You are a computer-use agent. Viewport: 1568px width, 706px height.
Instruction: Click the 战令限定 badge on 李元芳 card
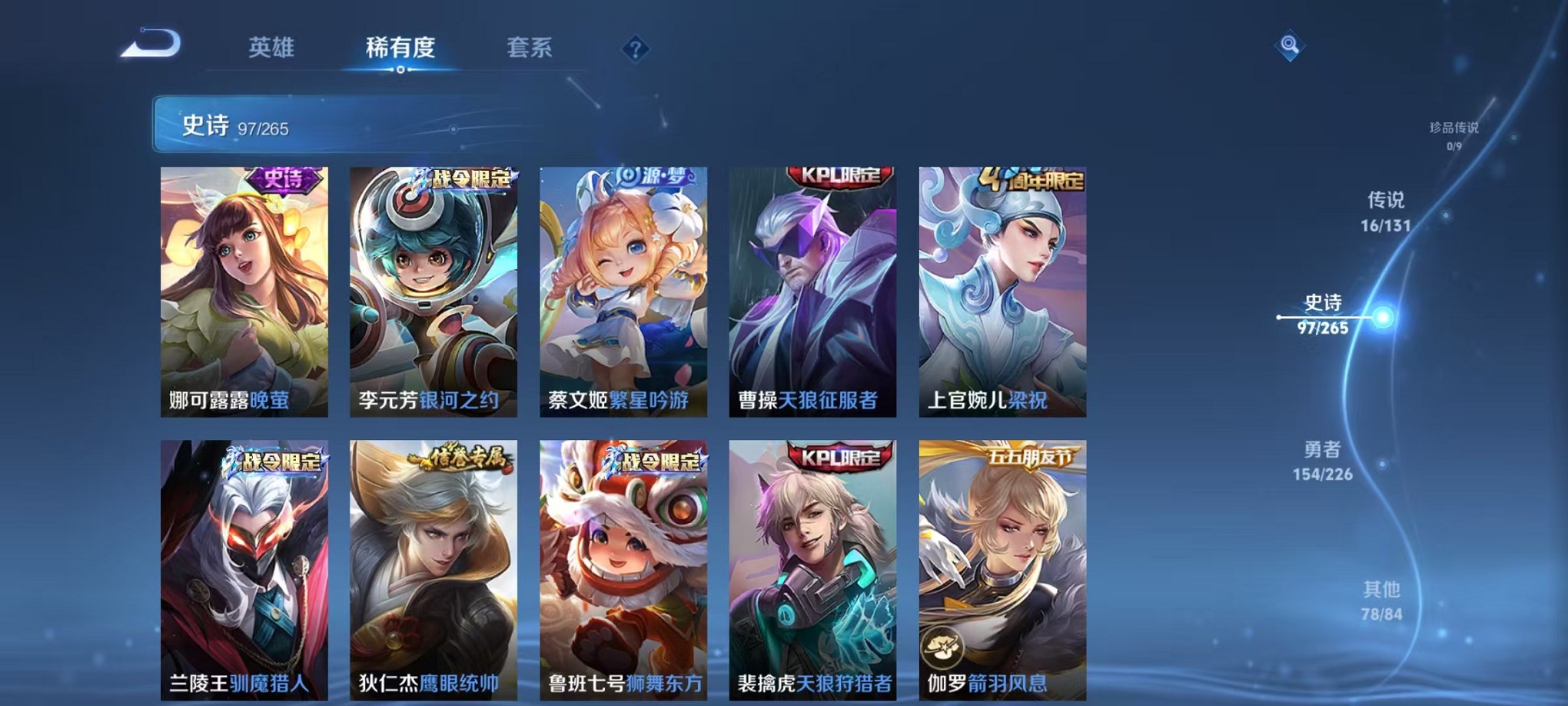463,177
